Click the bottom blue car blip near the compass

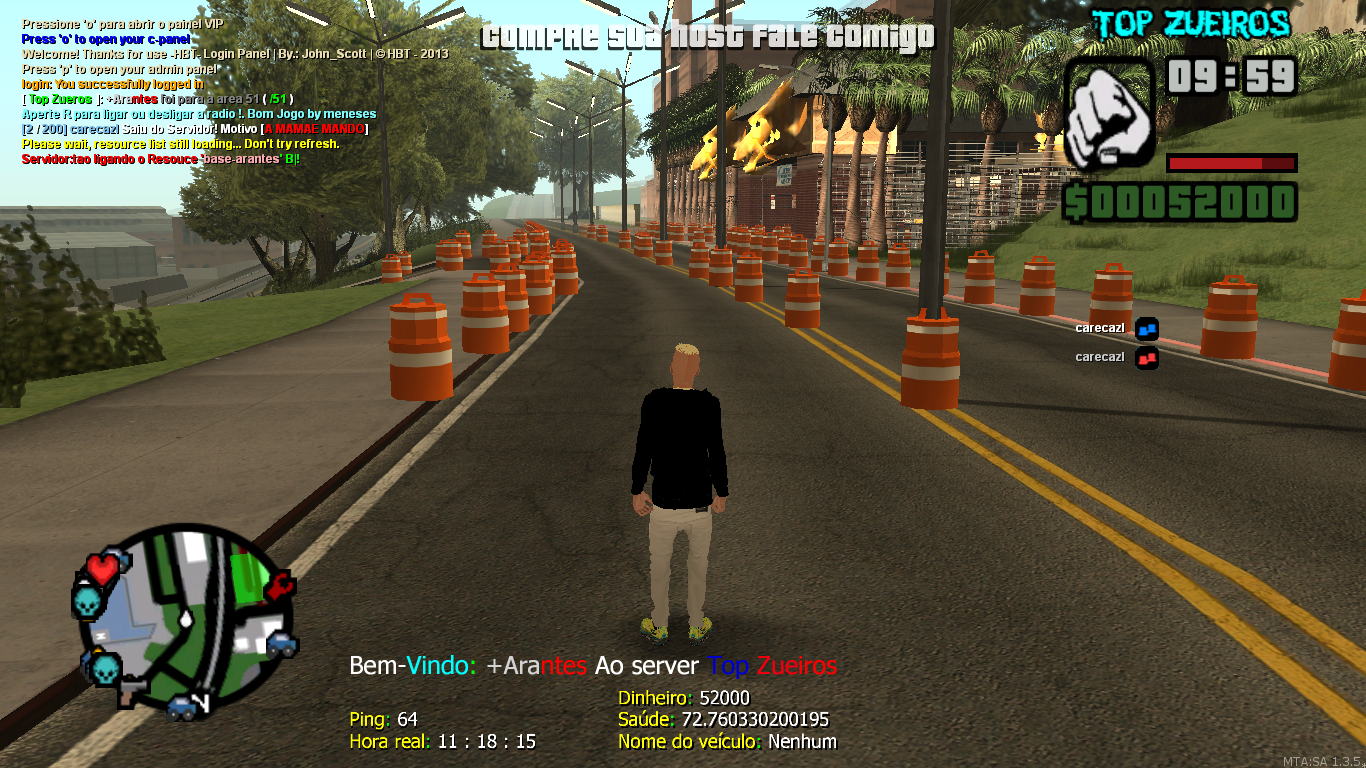pyautogui.click(x=181, y=707)
